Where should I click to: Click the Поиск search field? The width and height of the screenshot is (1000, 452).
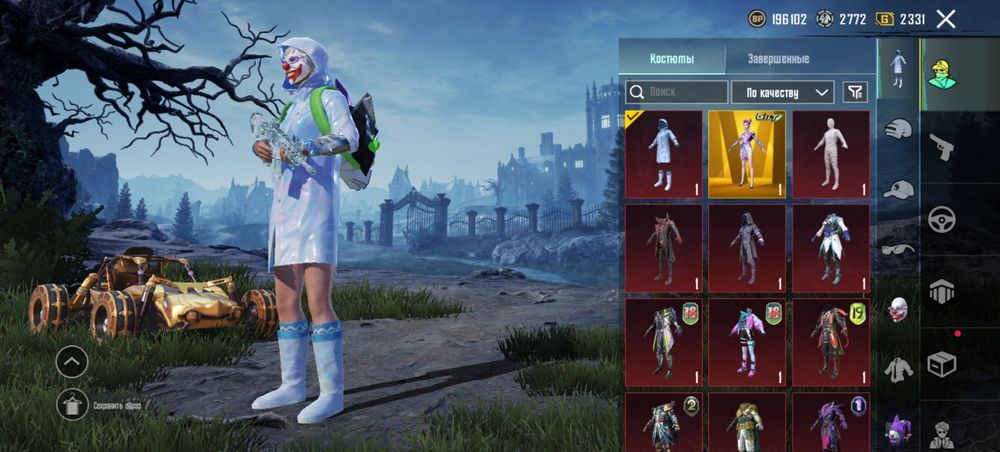click(x=678, y=92)
